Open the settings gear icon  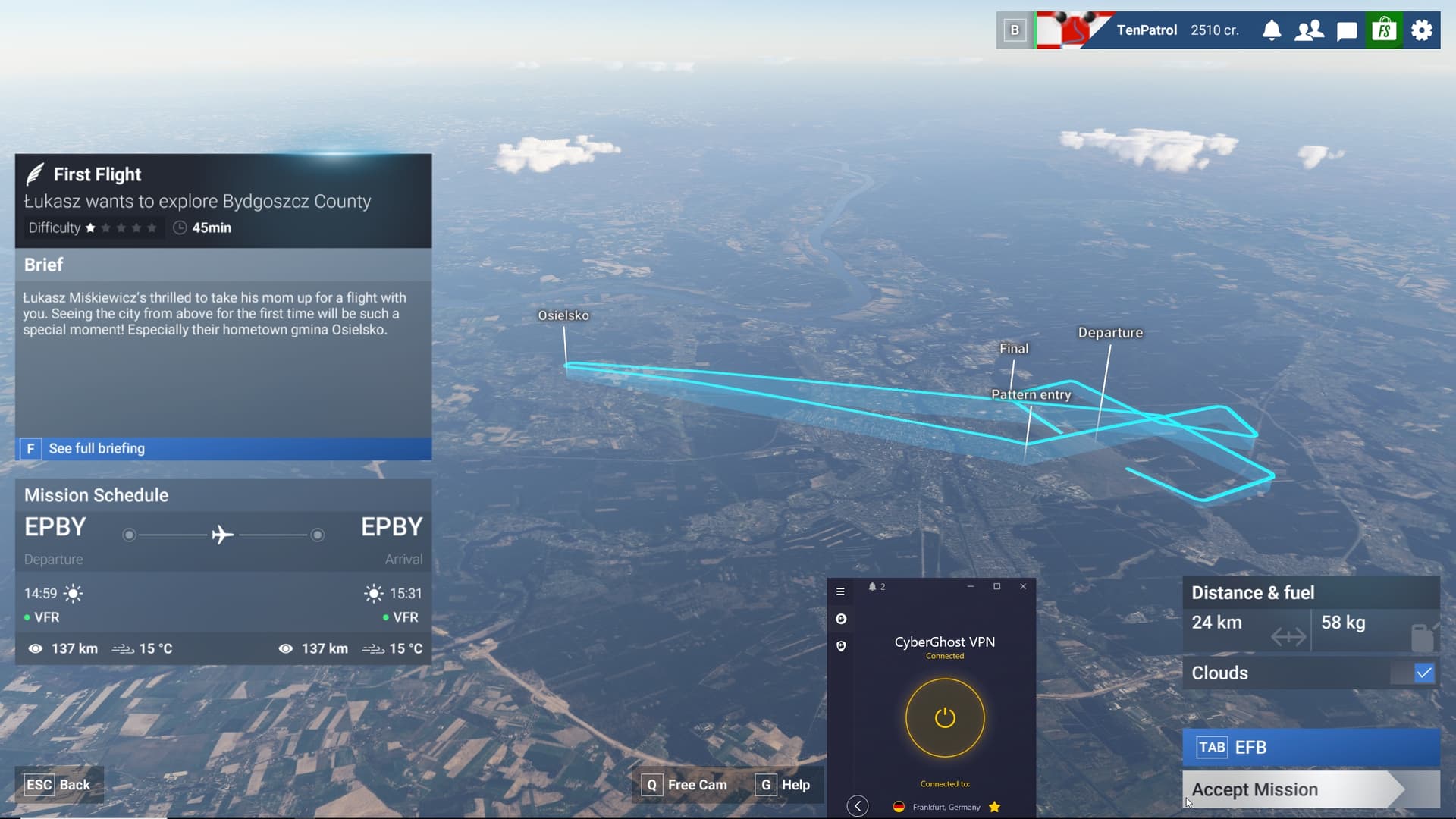click(1421, 30)
